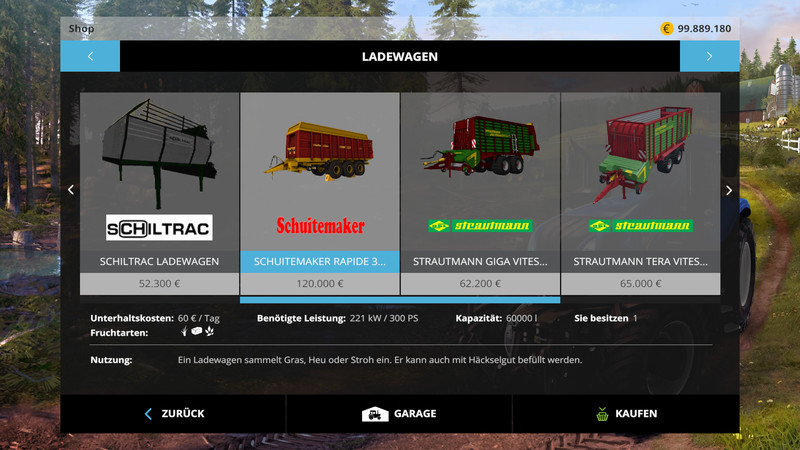Choose the Schuitemaker Rapide wagon
This screenshot has width=800, height=450.
[x=320, y=190]
